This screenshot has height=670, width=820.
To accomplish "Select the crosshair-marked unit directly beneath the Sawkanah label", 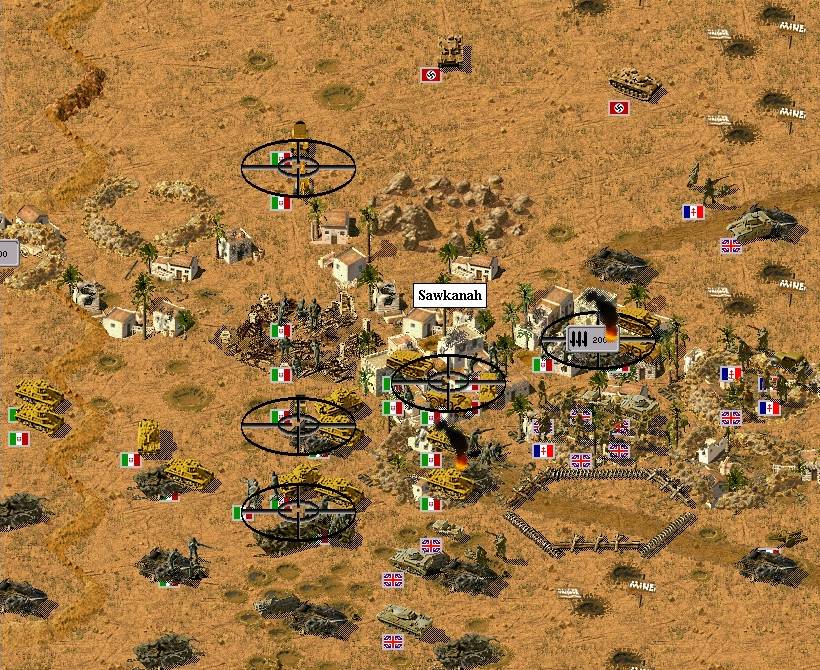I will point(447,381).
